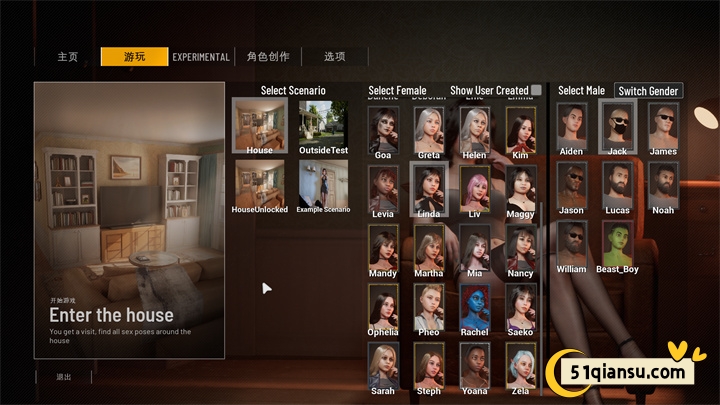Switch to the 主页 home tab
720x405 pixels.
(67, 57)
